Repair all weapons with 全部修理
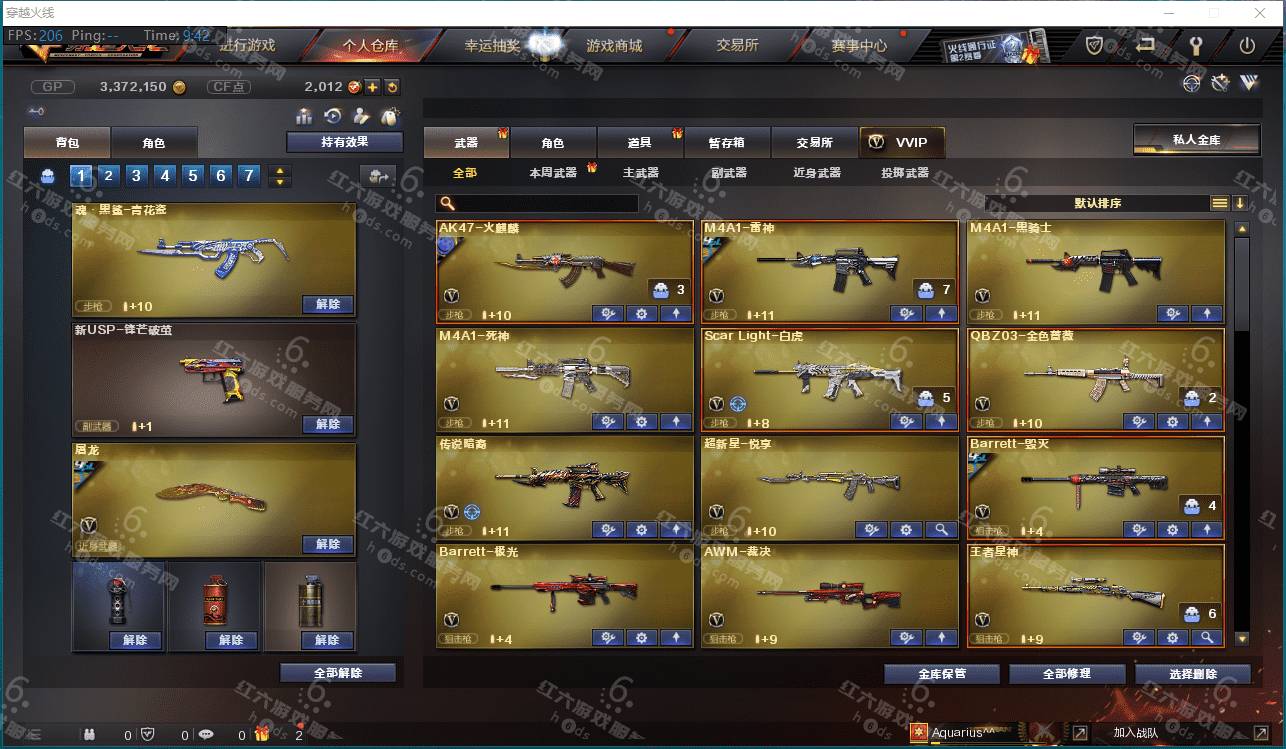Image resolution: width=1286 pixels, height=749 pixels. click(x=1067, y=674)
